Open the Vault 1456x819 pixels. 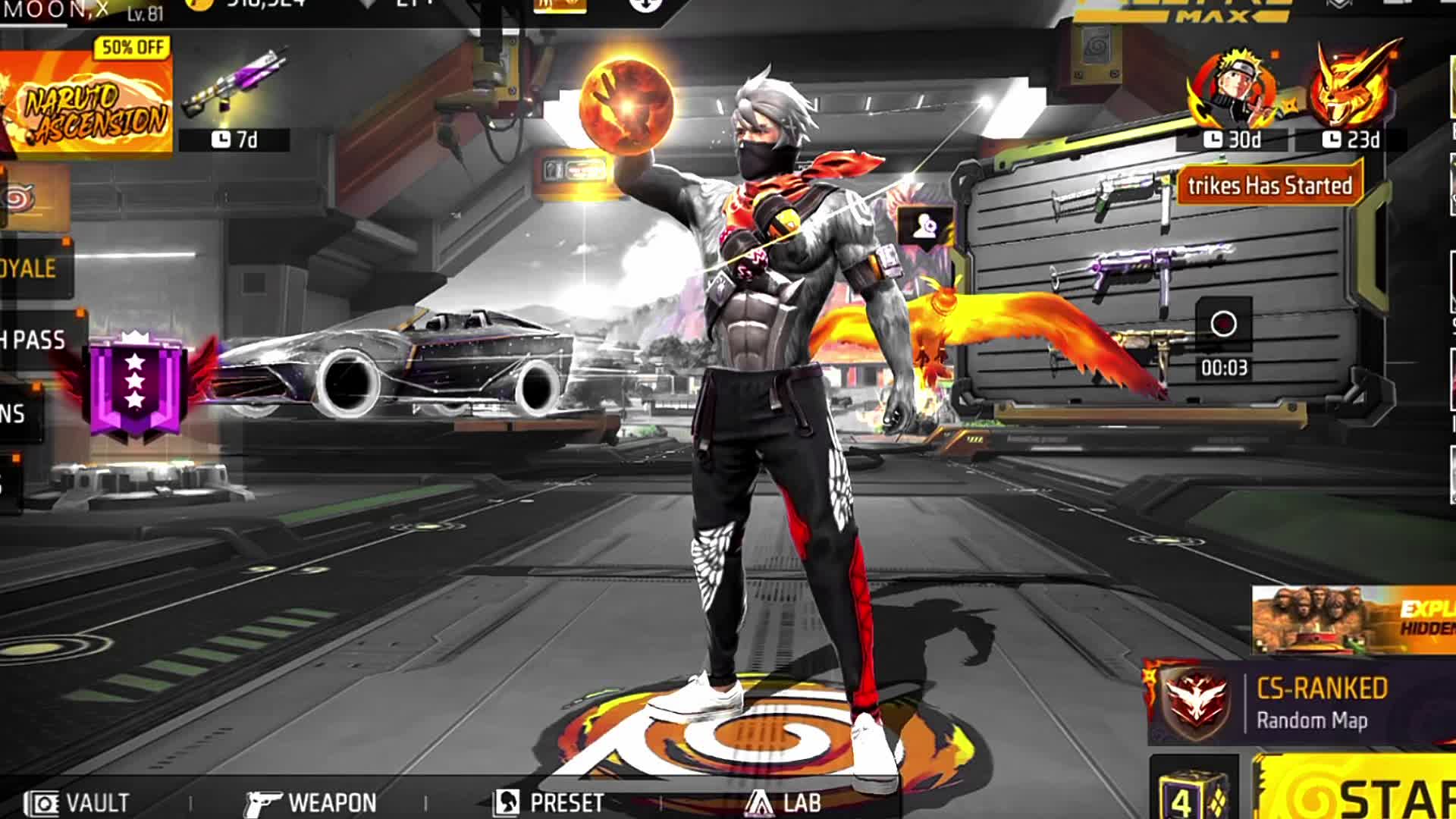point(77,802)
